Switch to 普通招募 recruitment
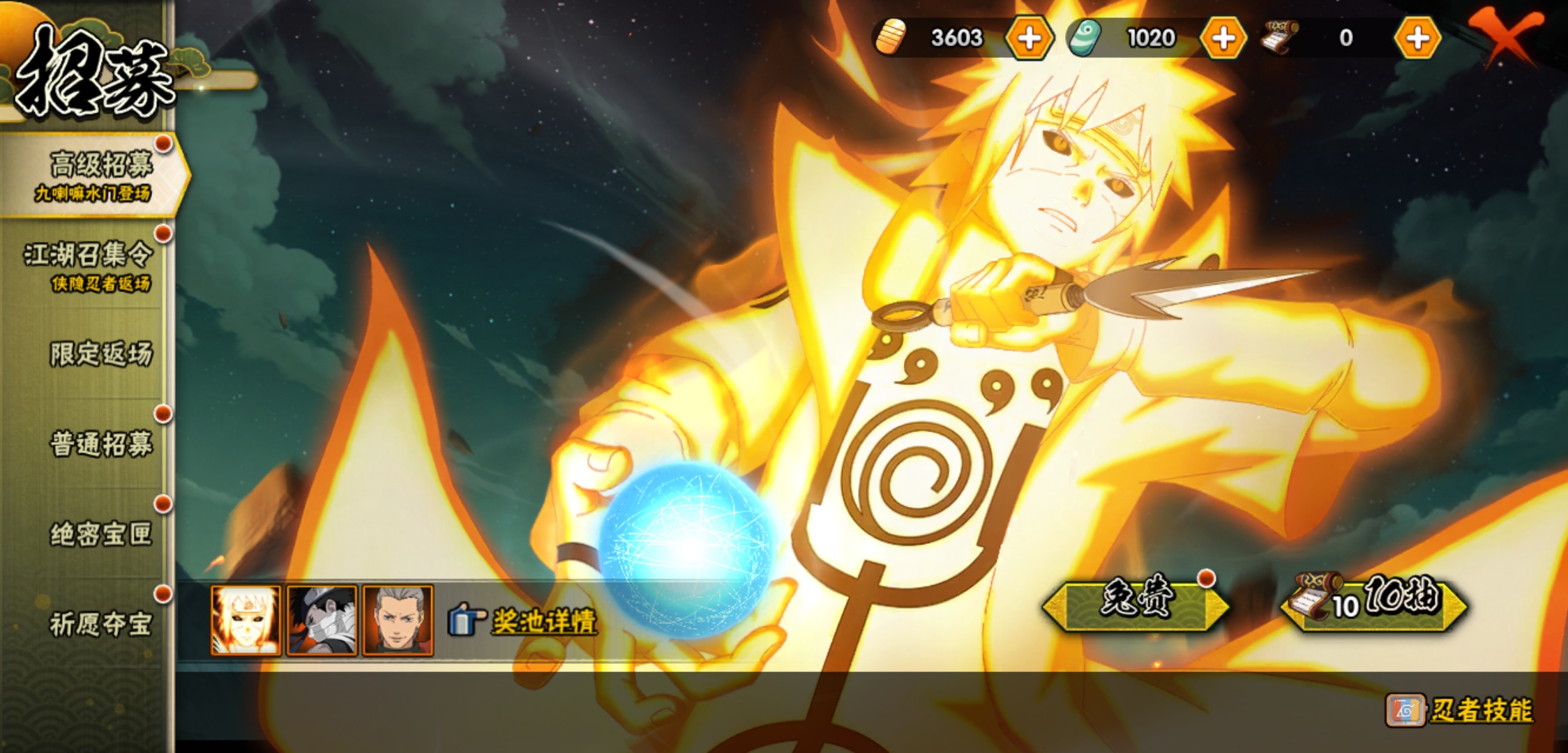 (100, 444)
